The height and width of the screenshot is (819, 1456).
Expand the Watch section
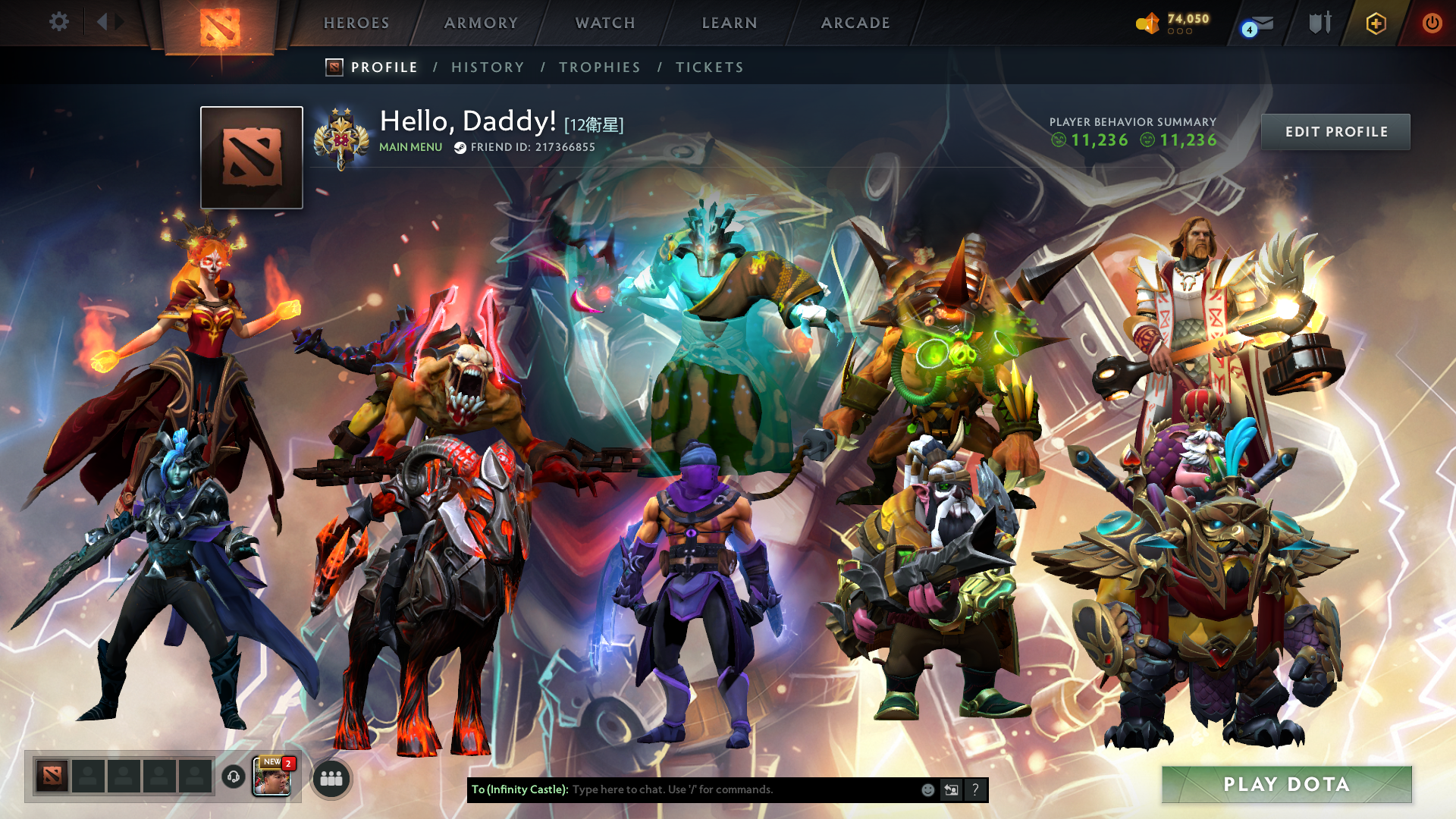(604, 23)
